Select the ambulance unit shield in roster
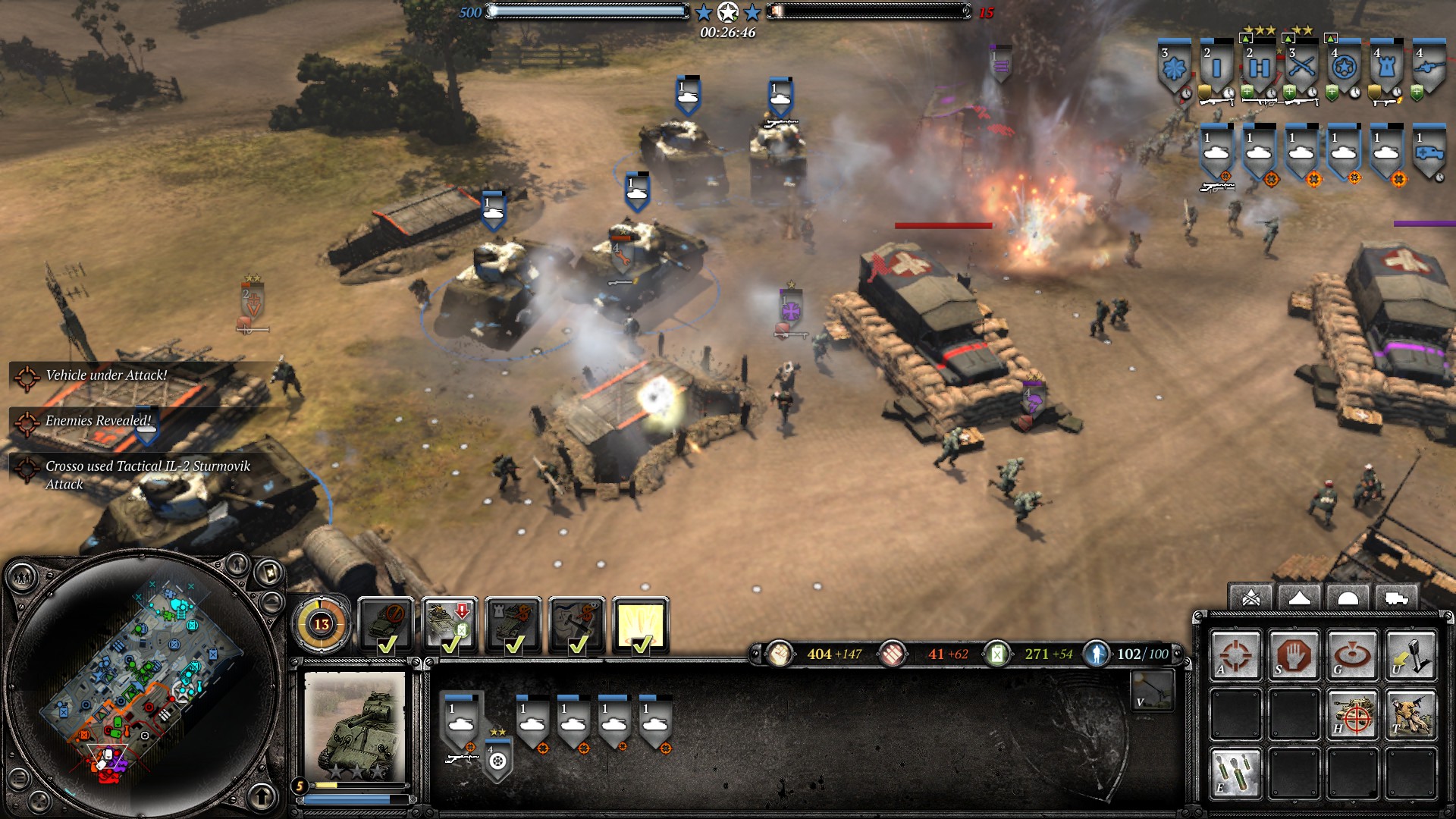 tap(1429, 152)
